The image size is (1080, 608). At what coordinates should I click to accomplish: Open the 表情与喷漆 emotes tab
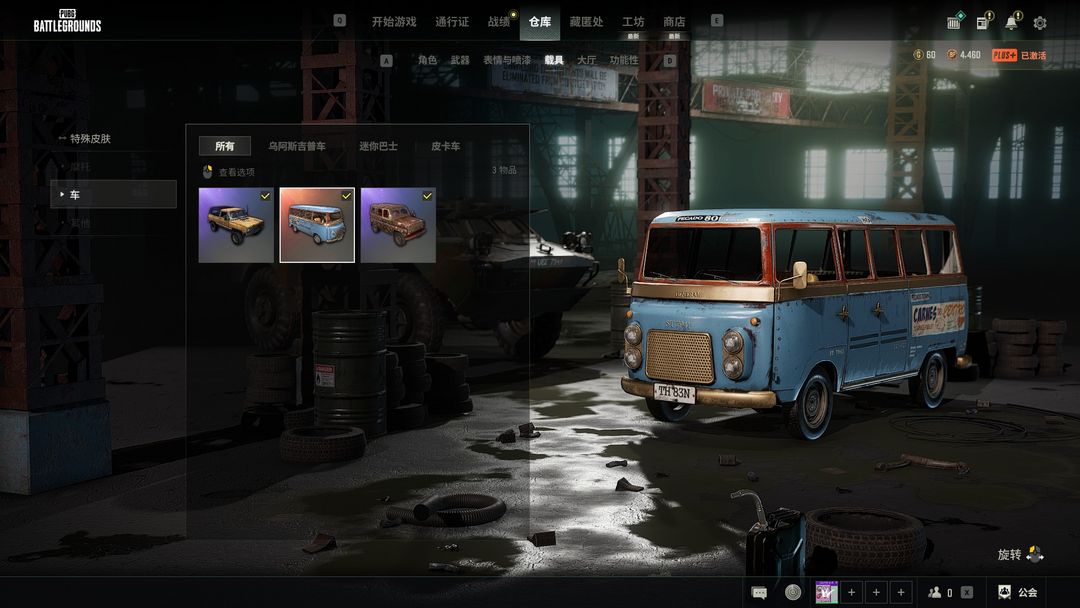click(x=507, y=60)
